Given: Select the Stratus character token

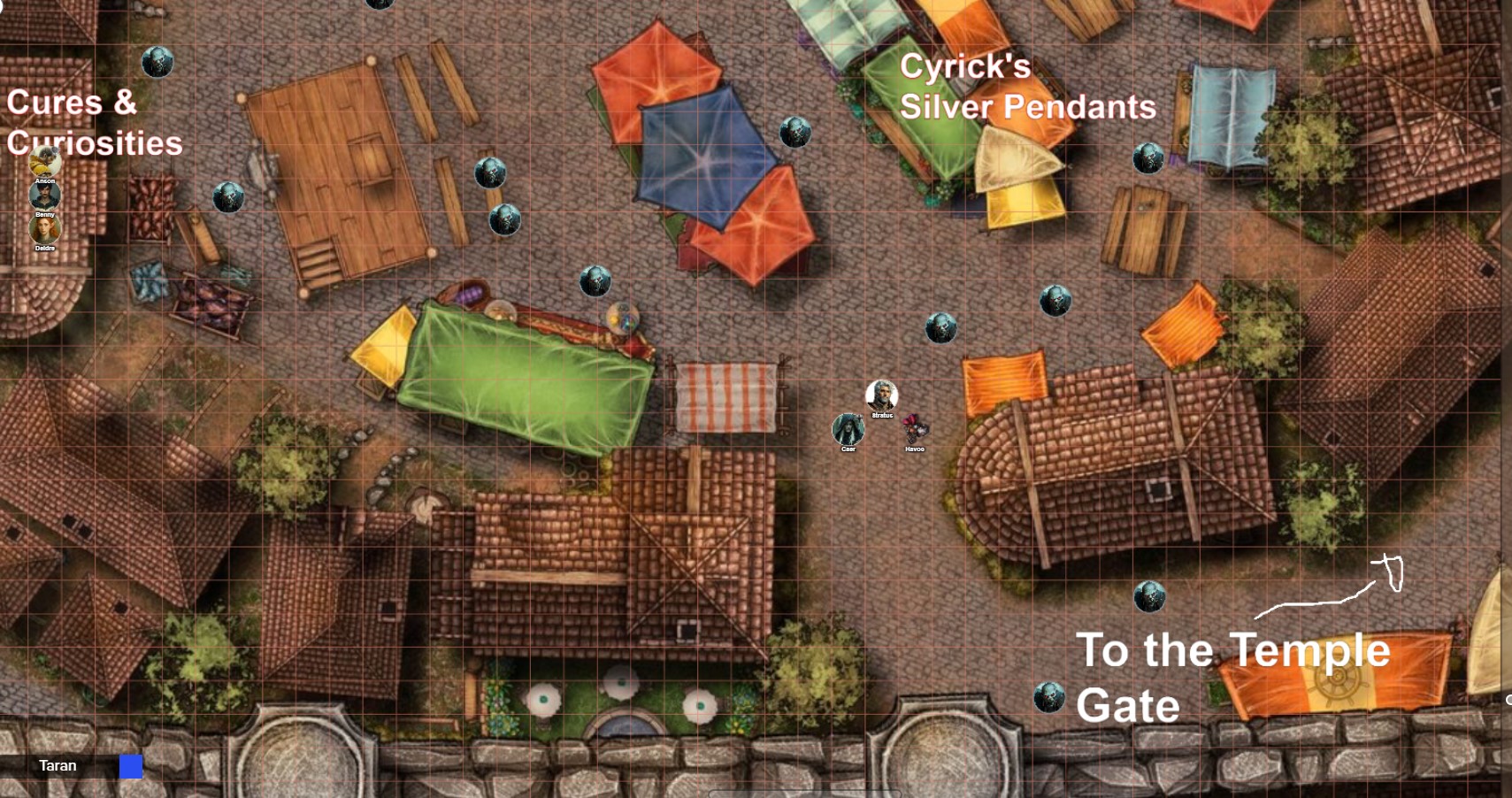Looking at the screenshot, I should 881,395.
